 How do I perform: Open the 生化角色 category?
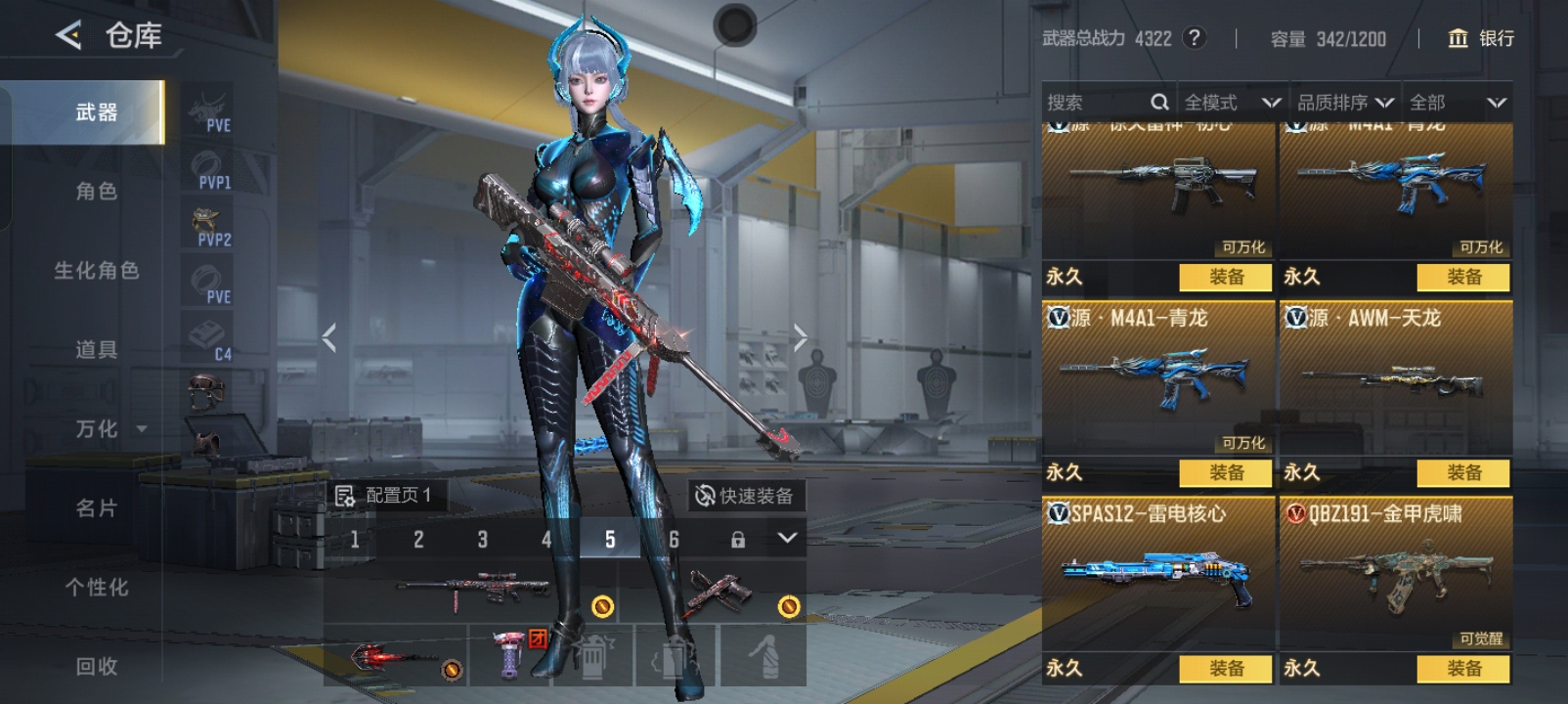point(96,271)
